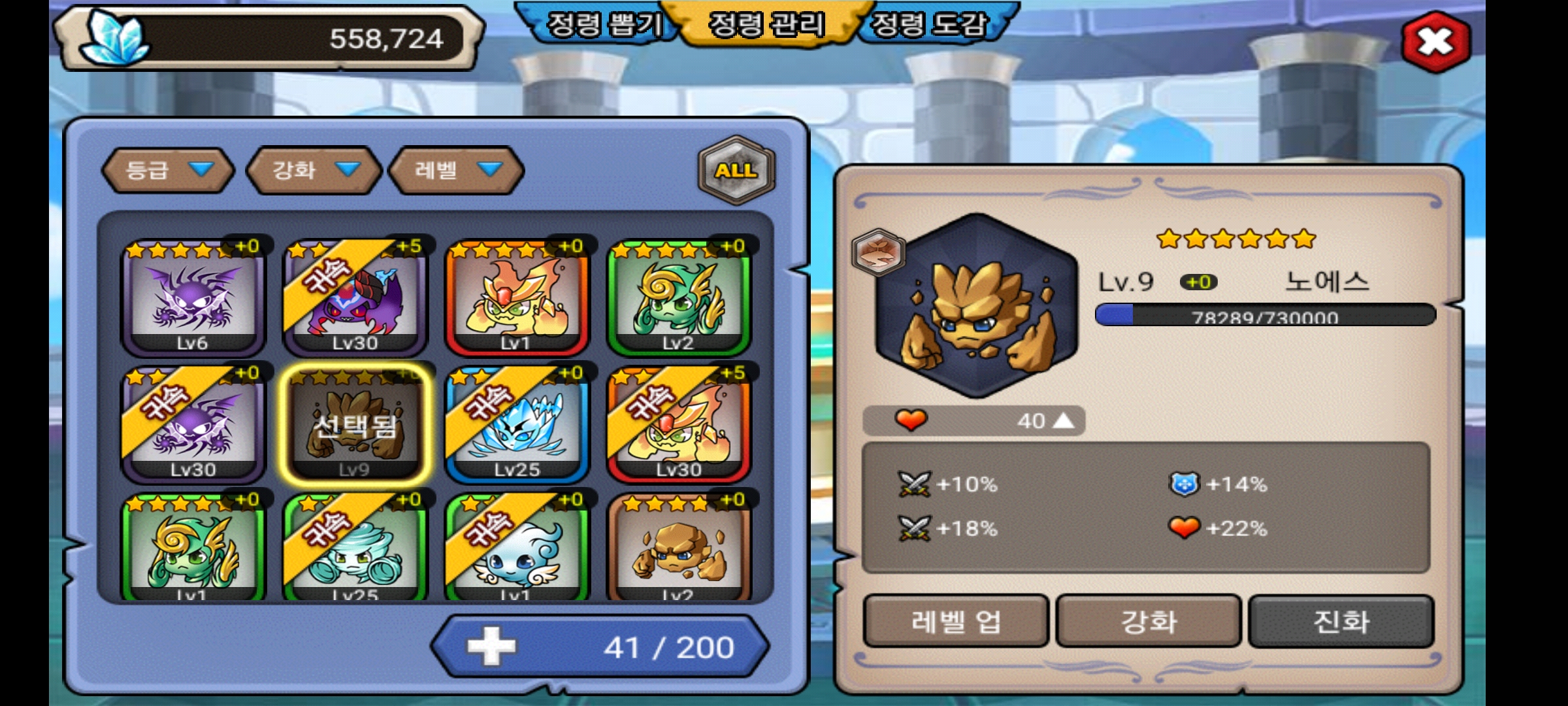The image size is (1568, 706).
Task: Click the element badge beside spirit portrait
Action: pyautogui.click(x=879, y=252)
